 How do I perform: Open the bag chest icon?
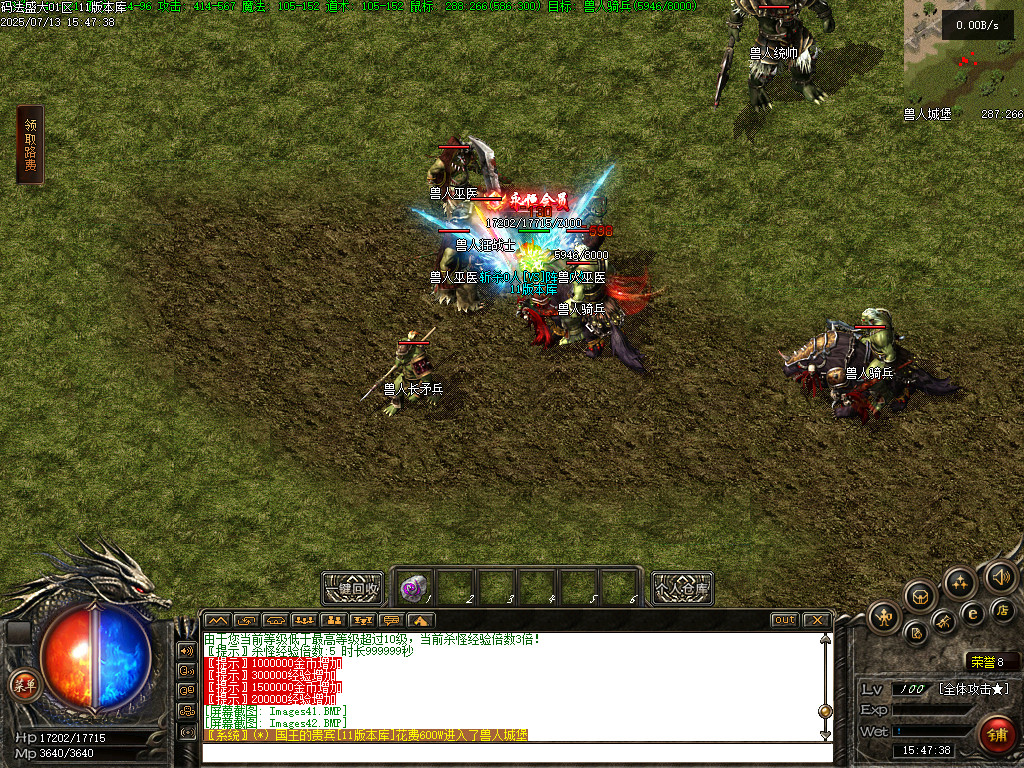[920, 596]
